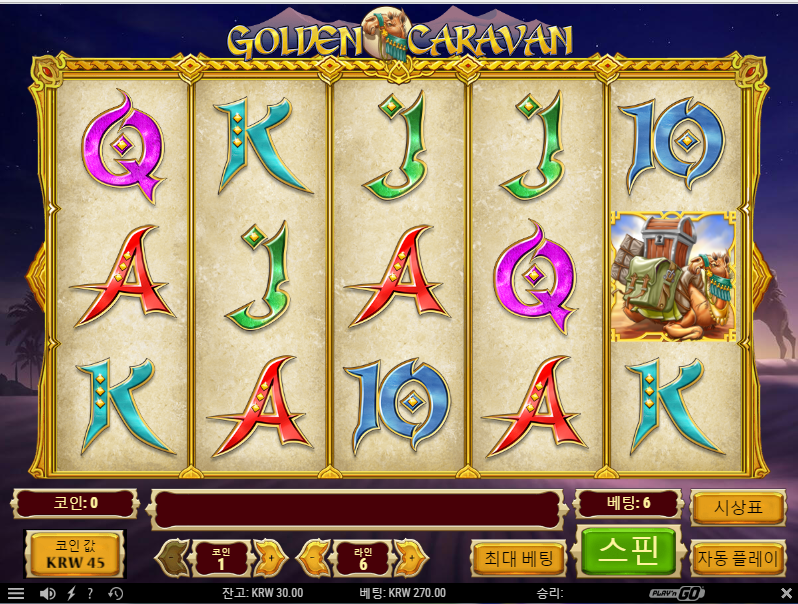This screenshot has height=604, width=798.
Task: Select the 최대 베팅 max bet button
Action: click(518, 557)
